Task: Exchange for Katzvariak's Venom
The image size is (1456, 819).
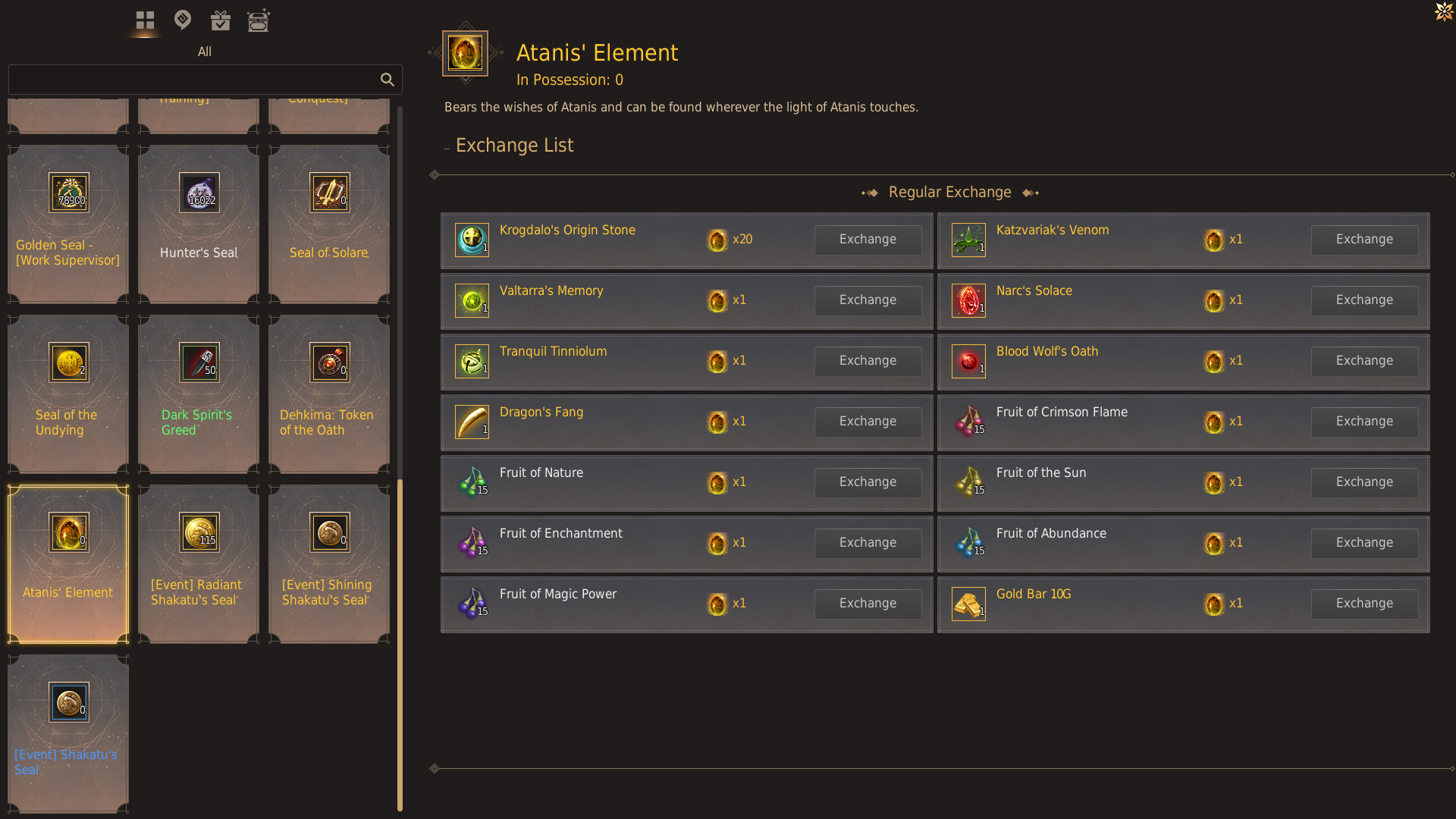Action: (1363, 240)
